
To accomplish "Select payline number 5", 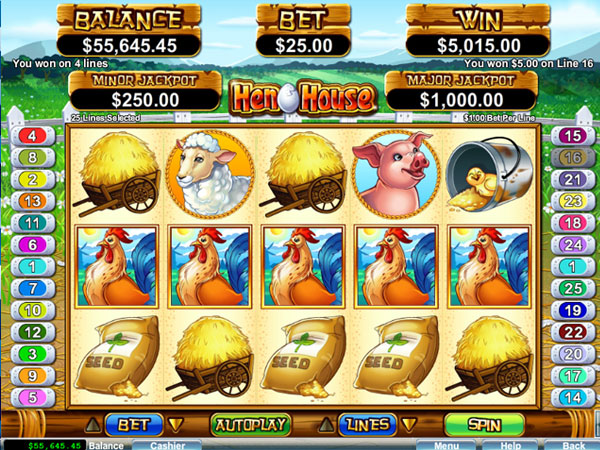I will pyautogui.click(x=32, y=397).
